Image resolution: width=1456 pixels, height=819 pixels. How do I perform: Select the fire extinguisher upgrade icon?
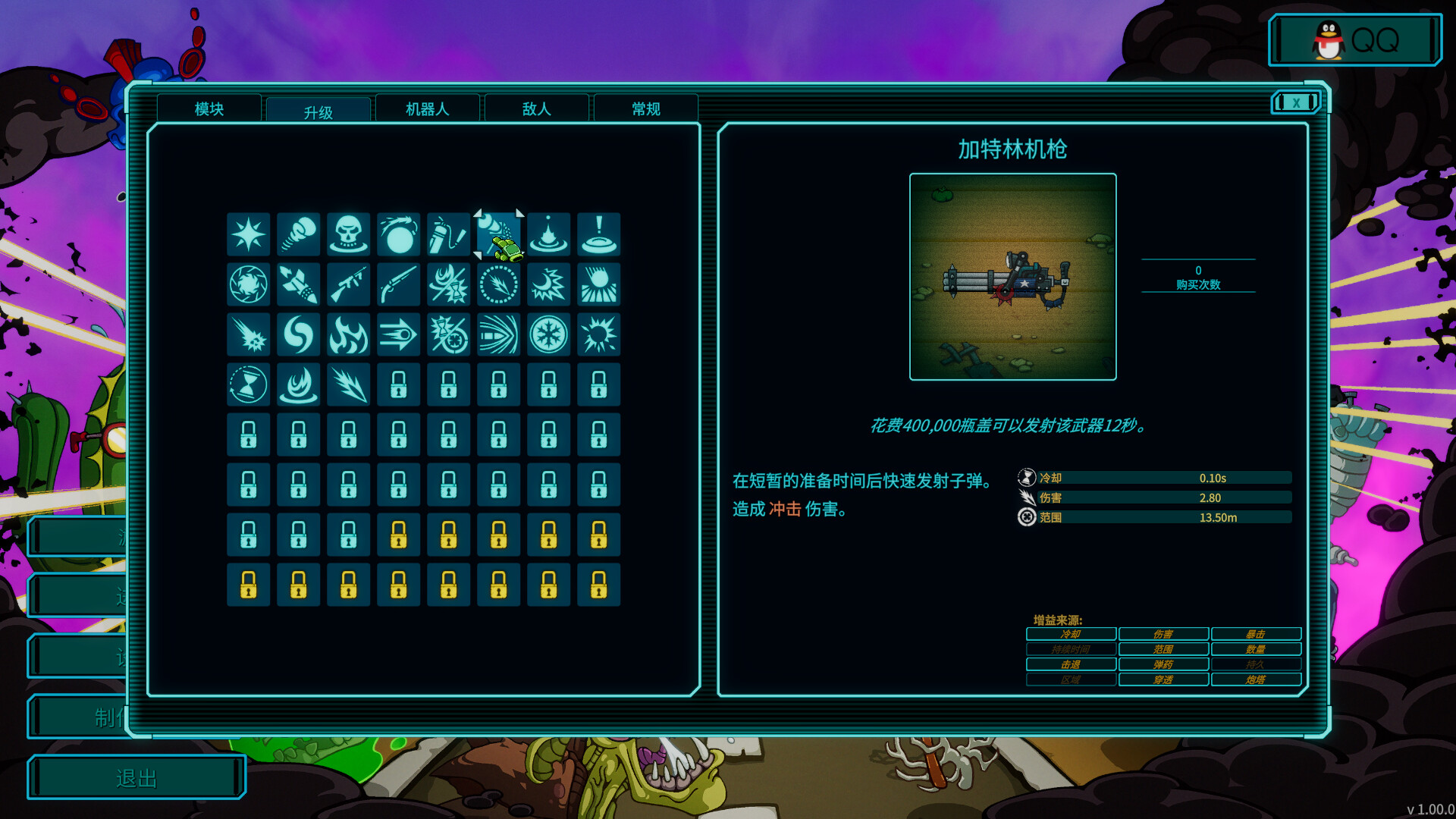448,234
